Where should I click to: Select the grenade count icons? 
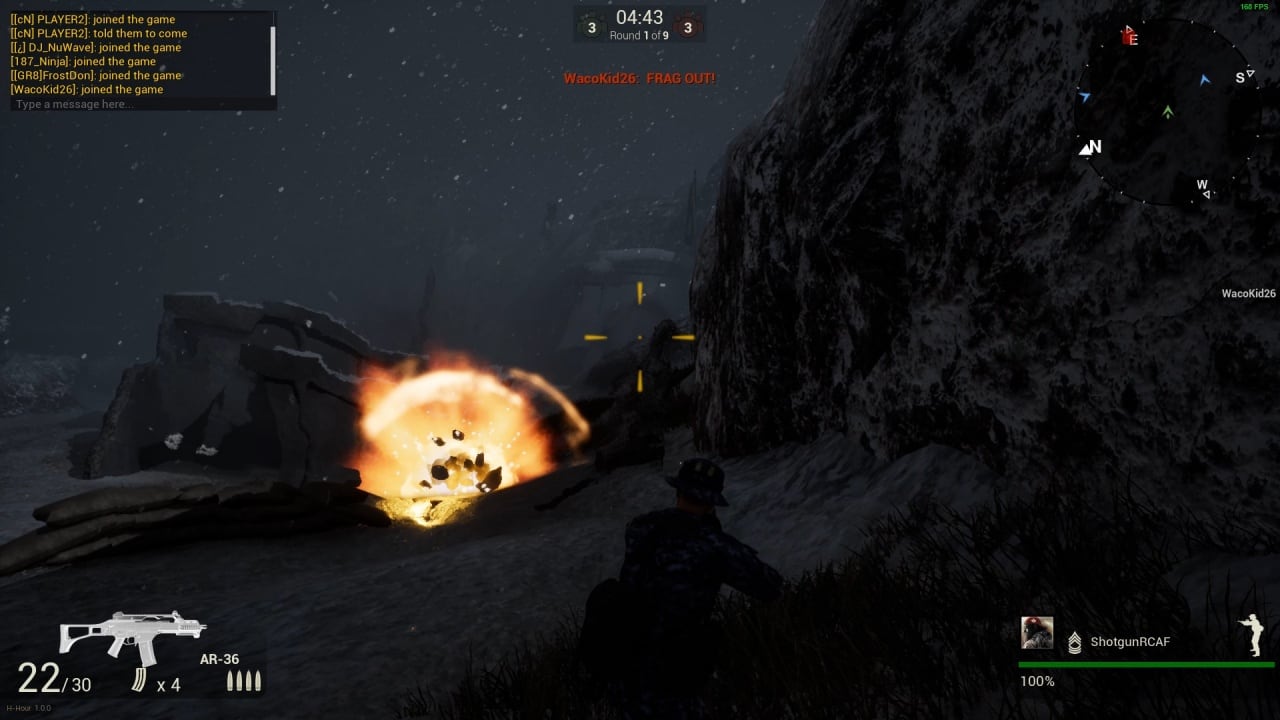(244, 681)
